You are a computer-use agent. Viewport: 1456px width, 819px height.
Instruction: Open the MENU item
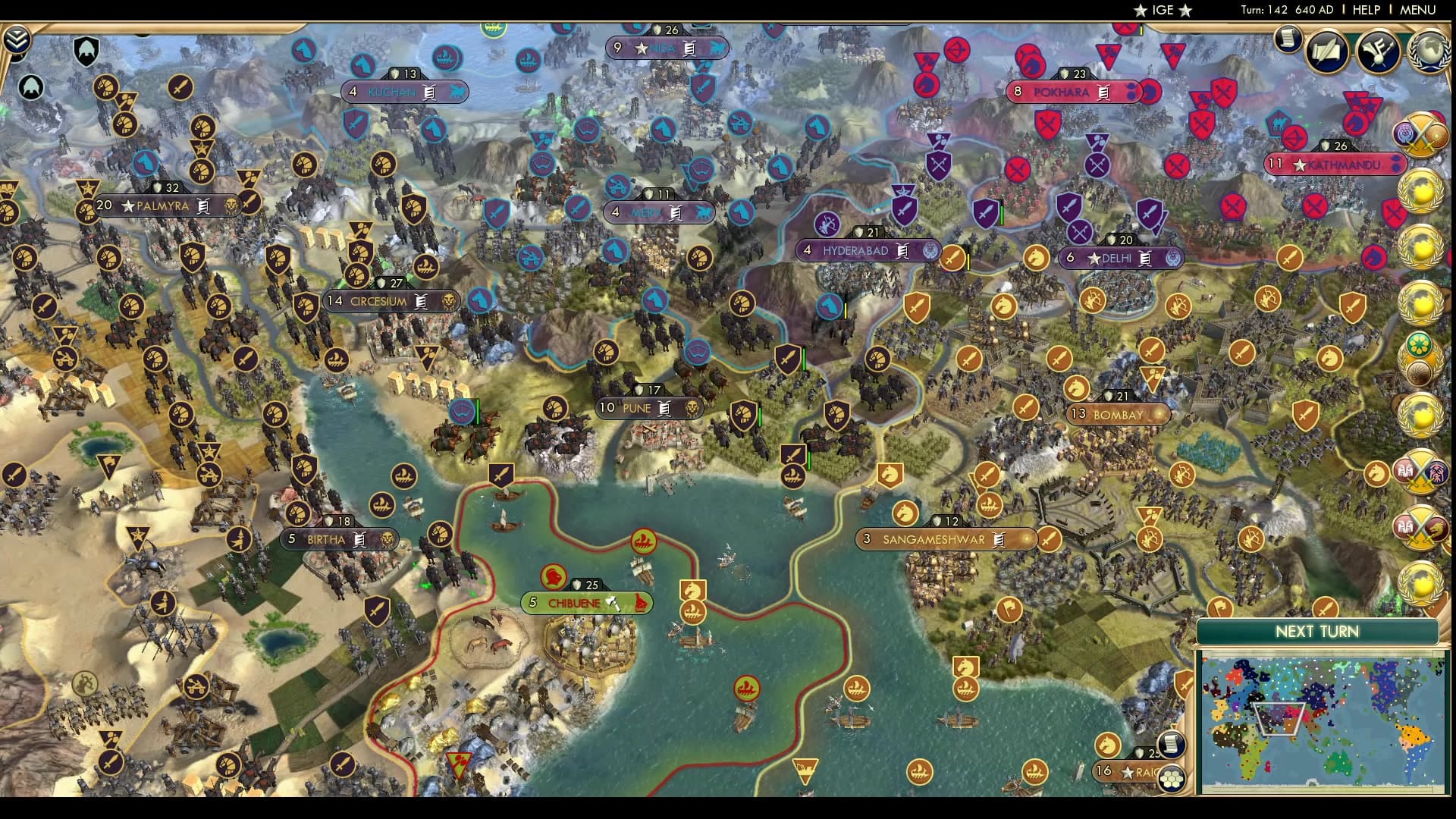[x=1423, y=11]
